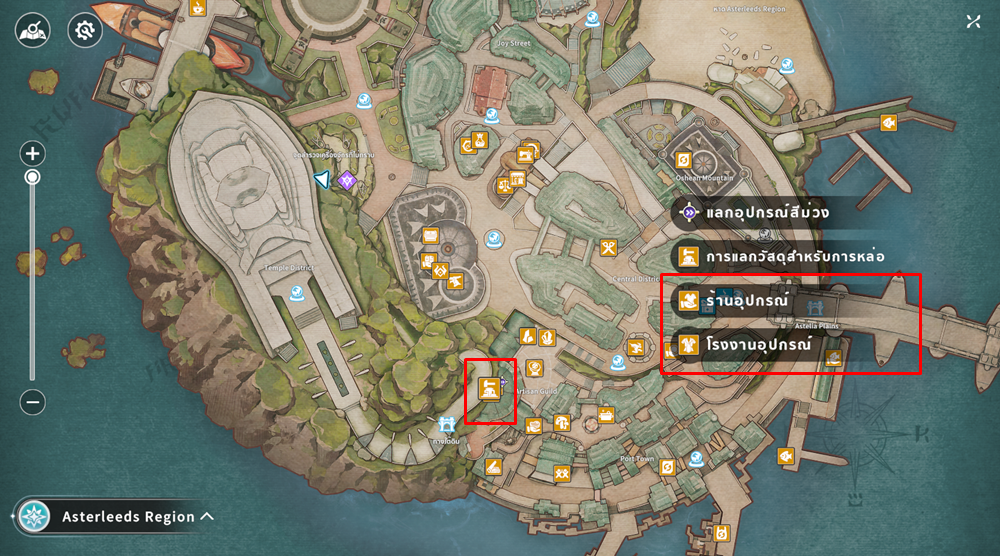Select the แลกอุปกรณ์สีม่วง entry
Image resolution: width=1000 pixels, height=556 pixels.
coord(766,213)
